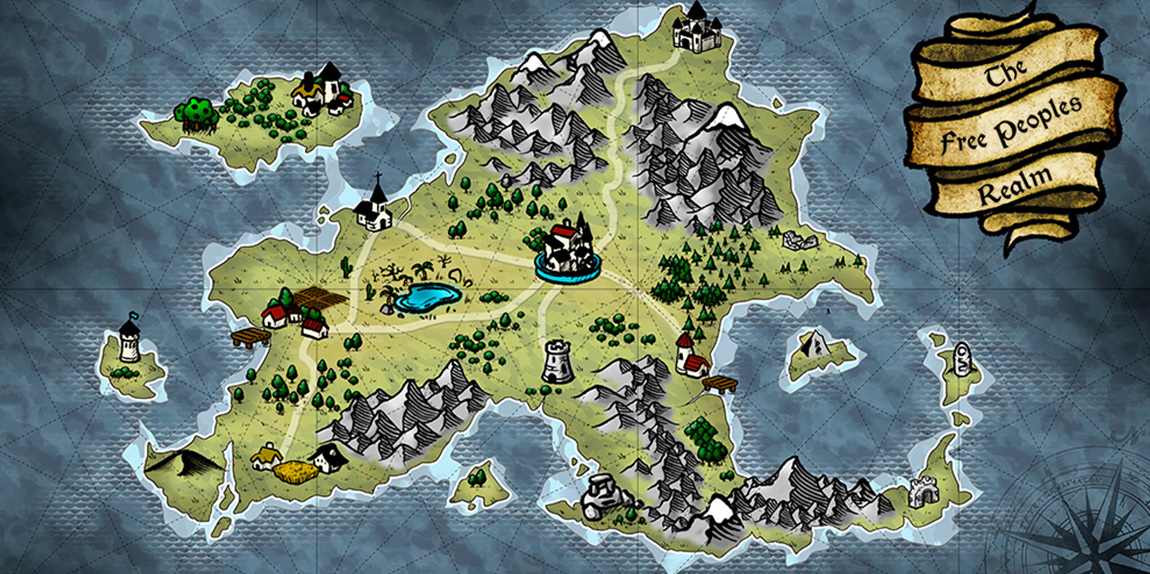Pick the stone gate ruins on the southeast peninsula
Image resolution: width=1150 pixels, height=574 pixels.
pyautogui.click(x=923, y=492)
